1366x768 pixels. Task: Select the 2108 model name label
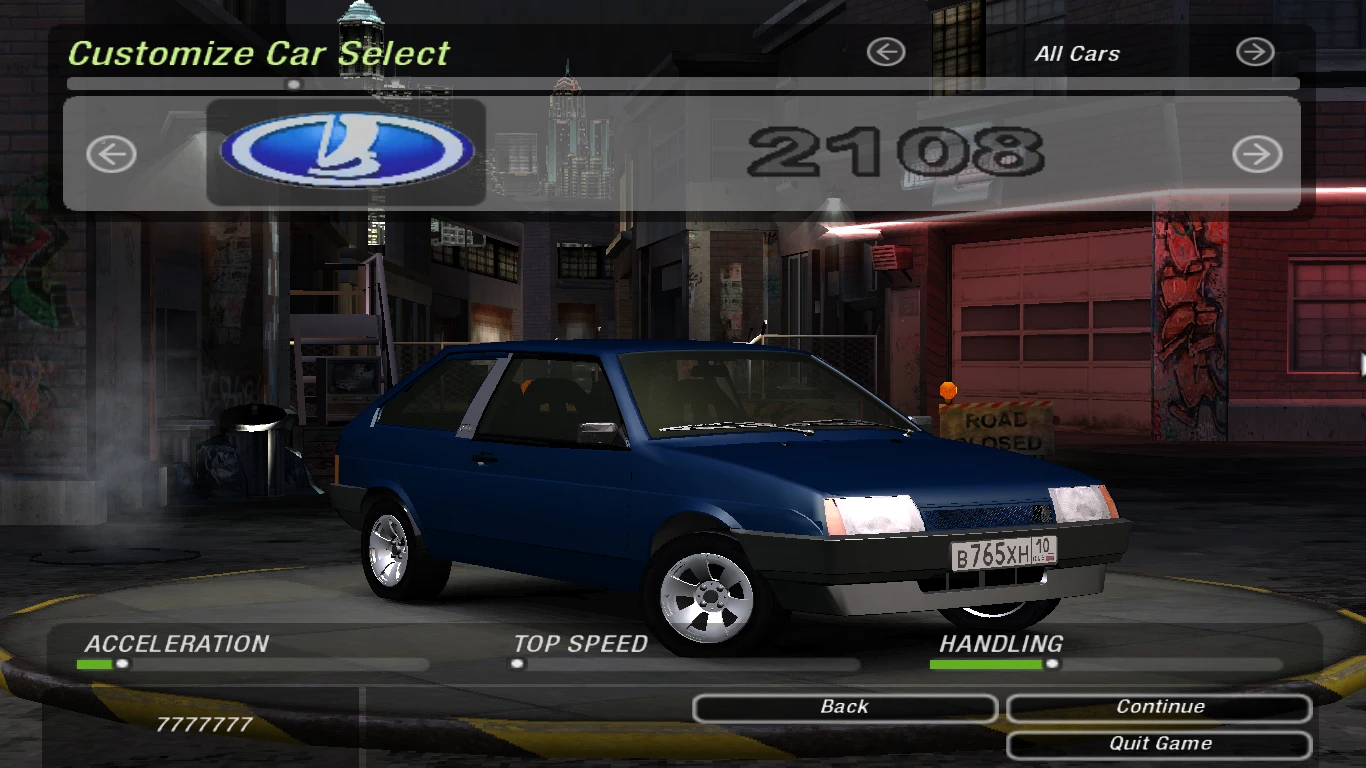pyautogui.click(x=898, y=150)
